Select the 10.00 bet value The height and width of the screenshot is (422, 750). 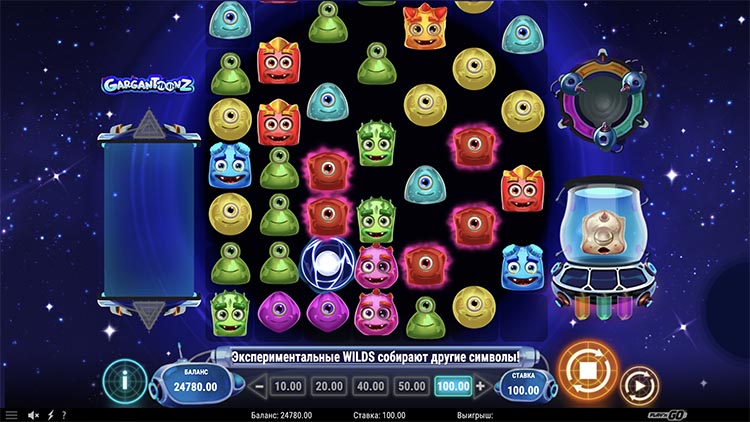coord(288,386)
